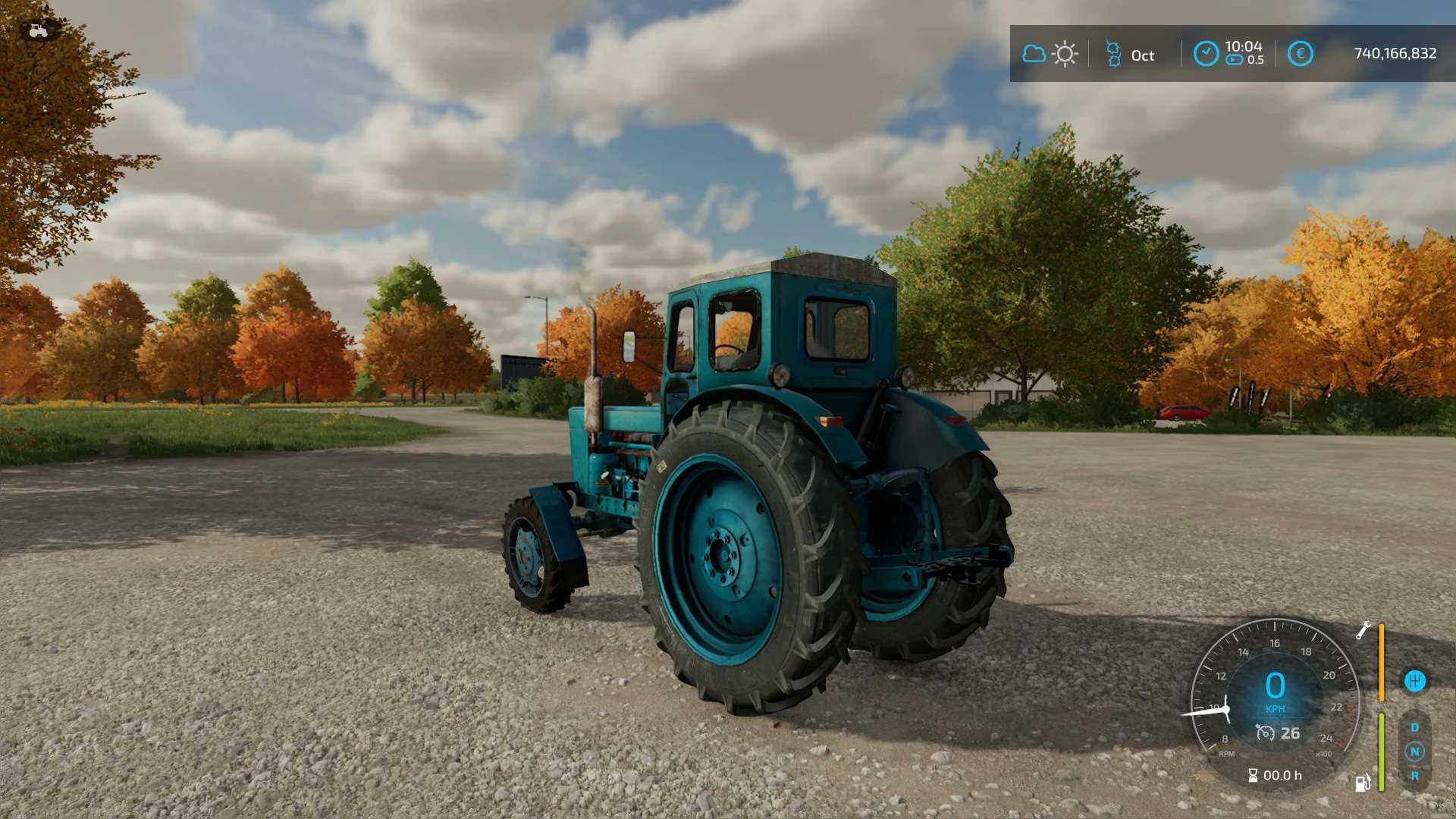Choose Neutral (N) on the gear selector
The height and width of the screenshot is (819, 1456).
click(1414, 752)
